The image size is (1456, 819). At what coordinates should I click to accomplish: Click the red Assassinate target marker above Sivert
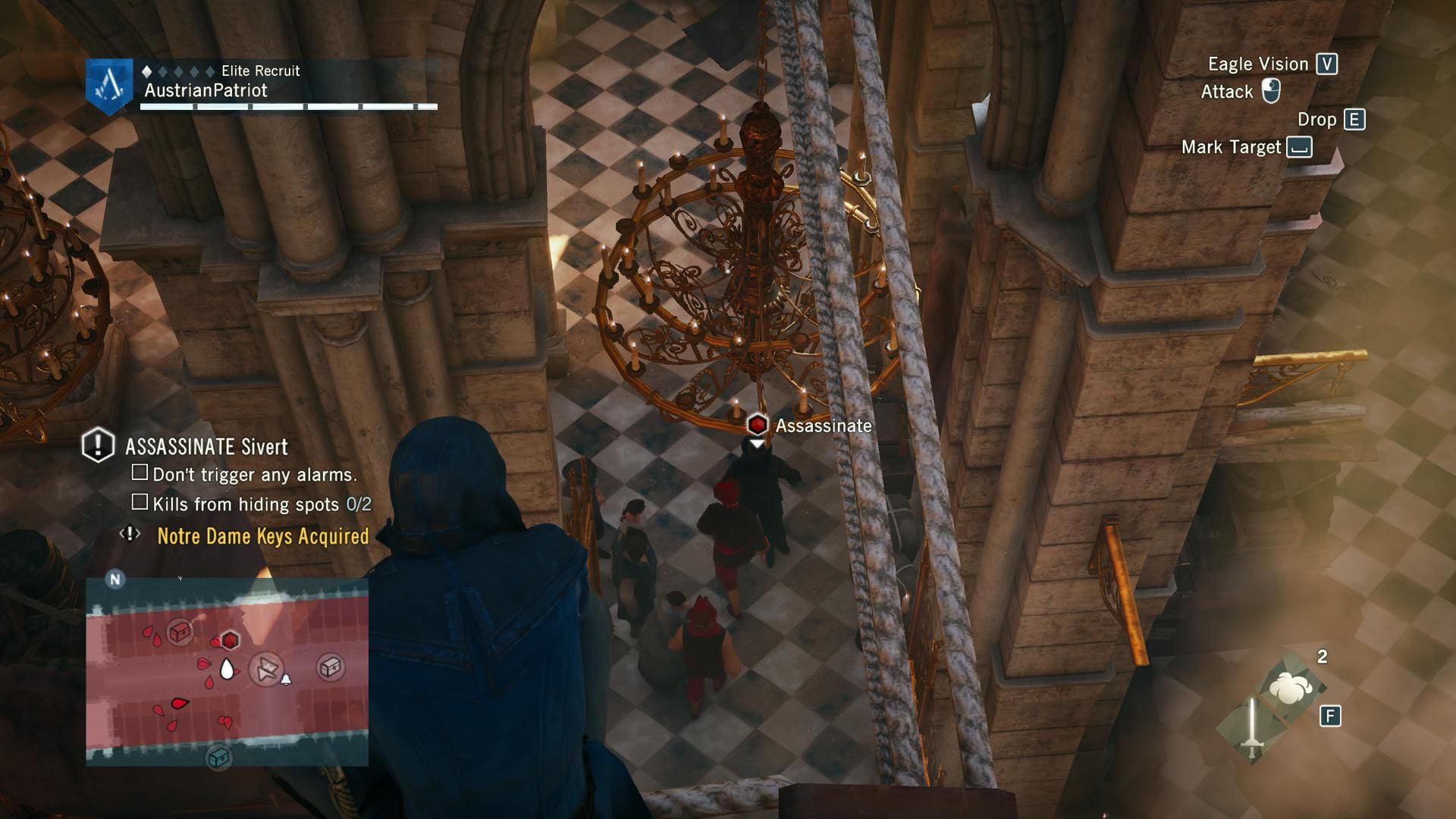[757, 425]
